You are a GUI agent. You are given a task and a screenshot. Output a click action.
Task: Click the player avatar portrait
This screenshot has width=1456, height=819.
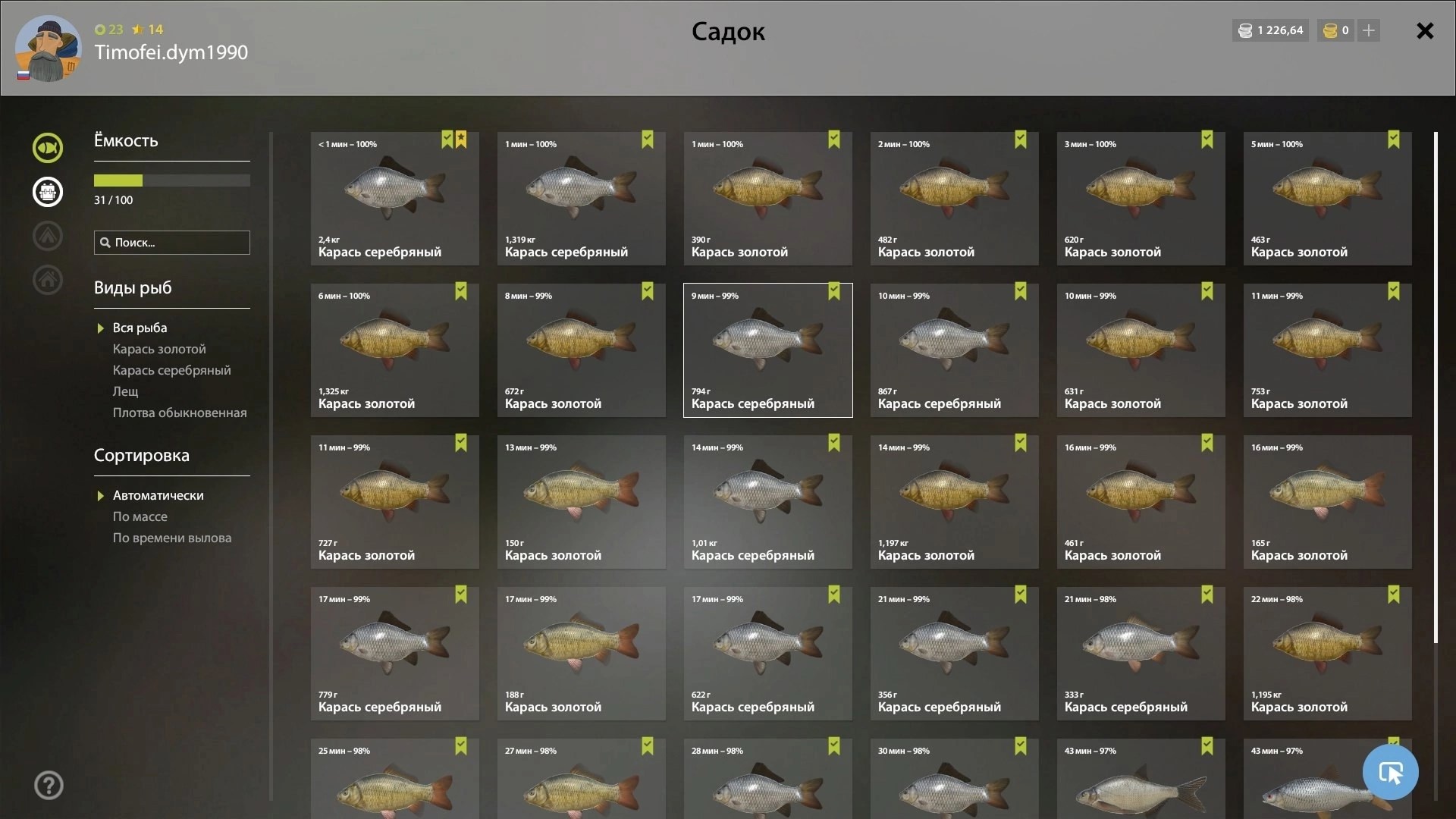click(49, 49)
